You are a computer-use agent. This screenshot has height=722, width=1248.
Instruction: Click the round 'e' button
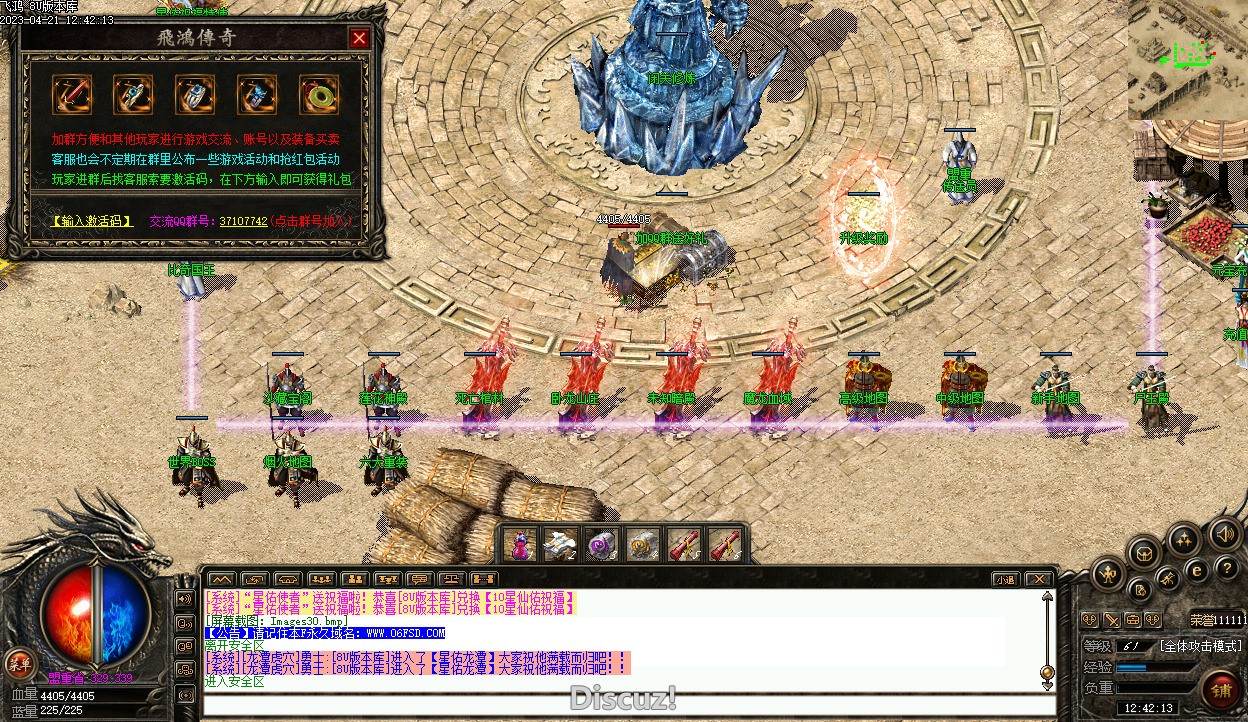pyautogui.click(x=1196, y=572)
